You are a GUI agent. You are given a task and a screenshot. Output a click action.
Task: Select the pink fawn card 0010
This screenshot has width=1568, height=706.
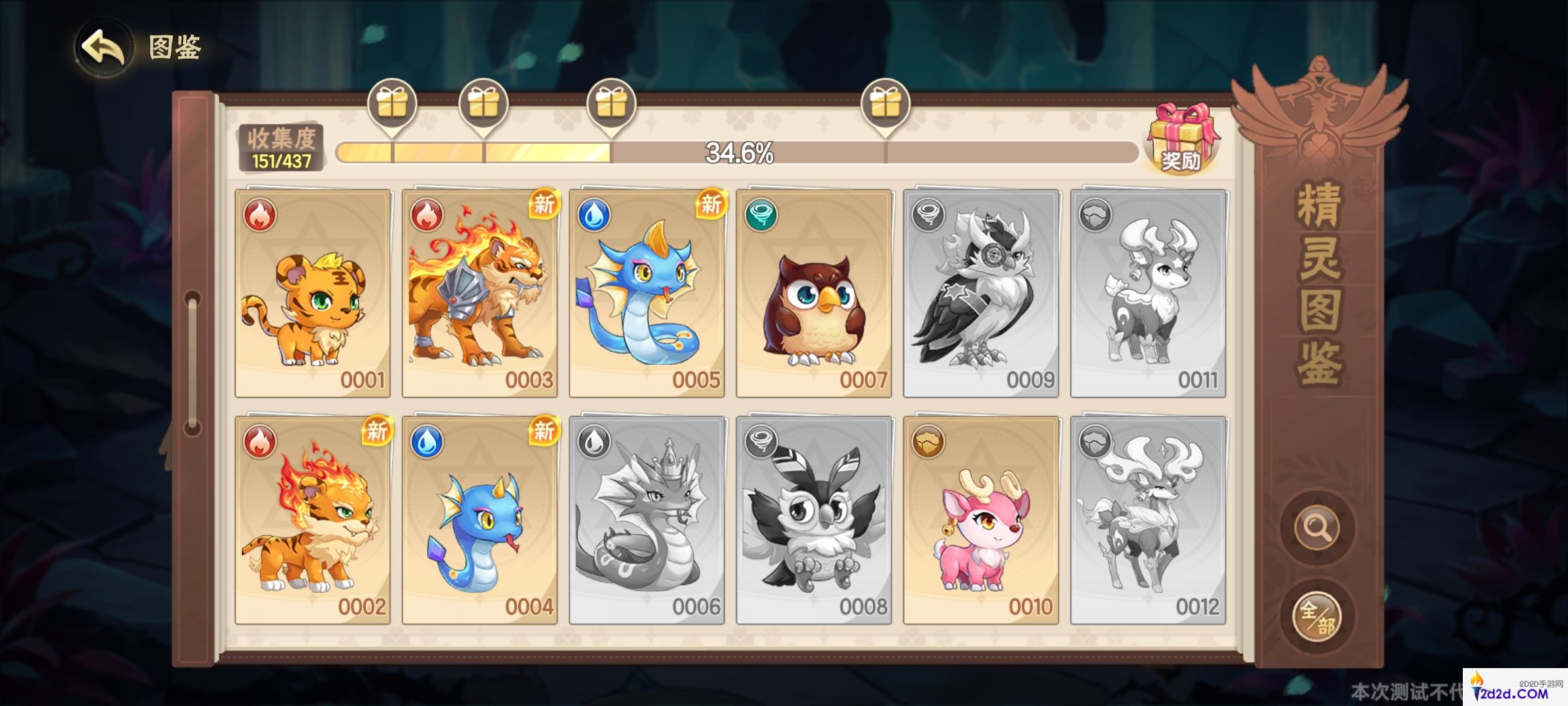click(981, 520)
